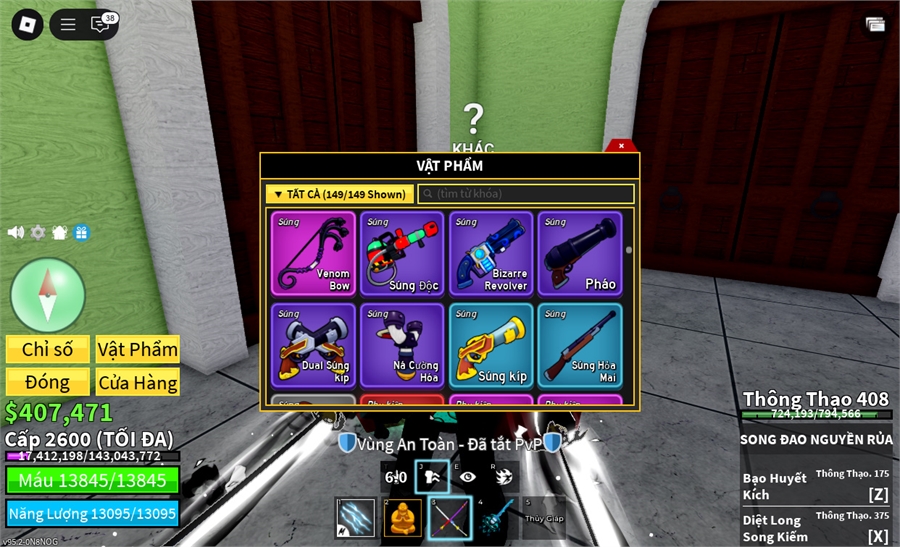The height and width of the screenshot is (547, 900).
Task: Click the inventory keyword search field
Action: pos(527,194)
